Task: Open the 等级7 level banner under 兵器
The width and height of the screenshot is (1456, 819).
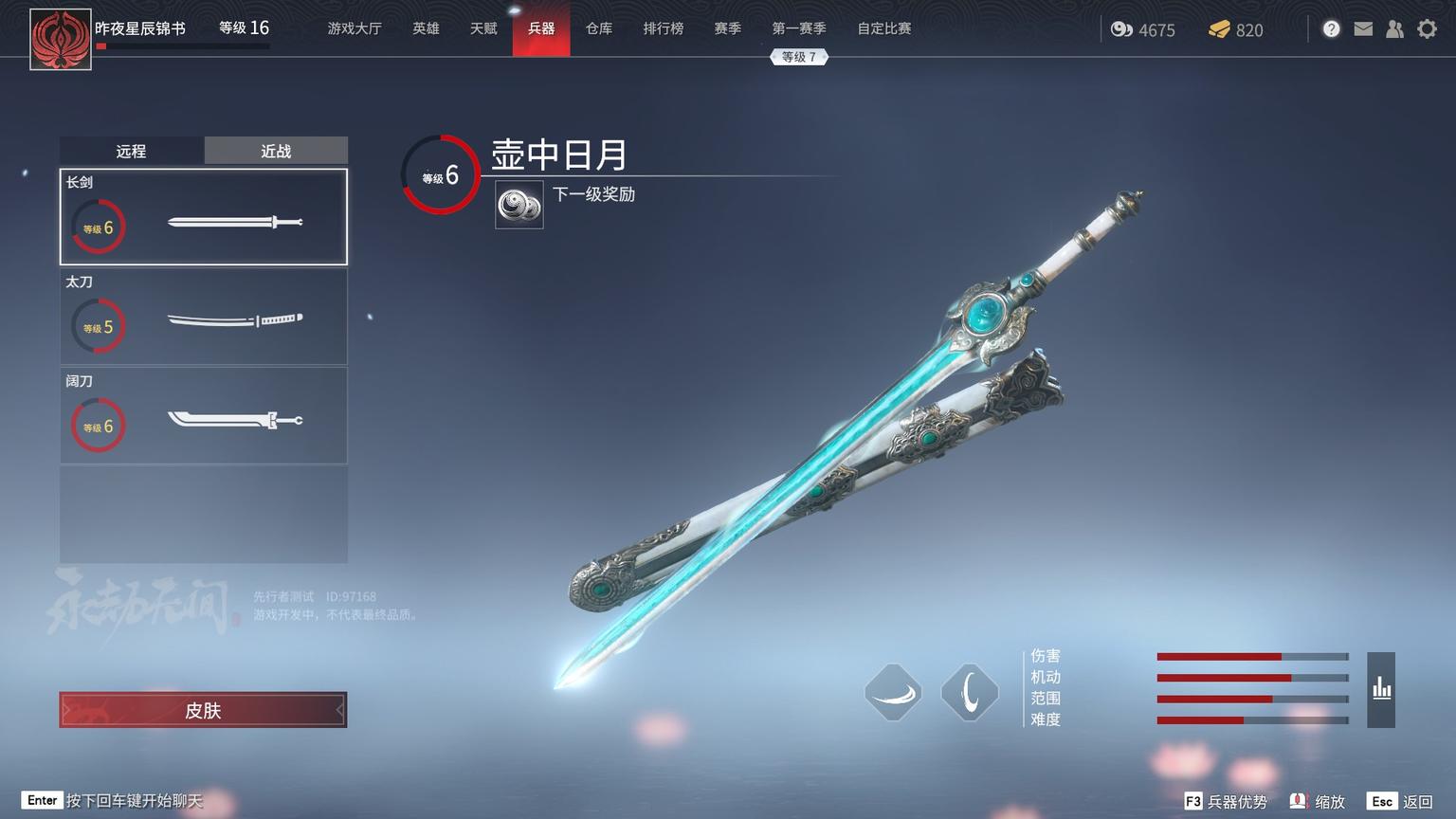Action: 799,57
